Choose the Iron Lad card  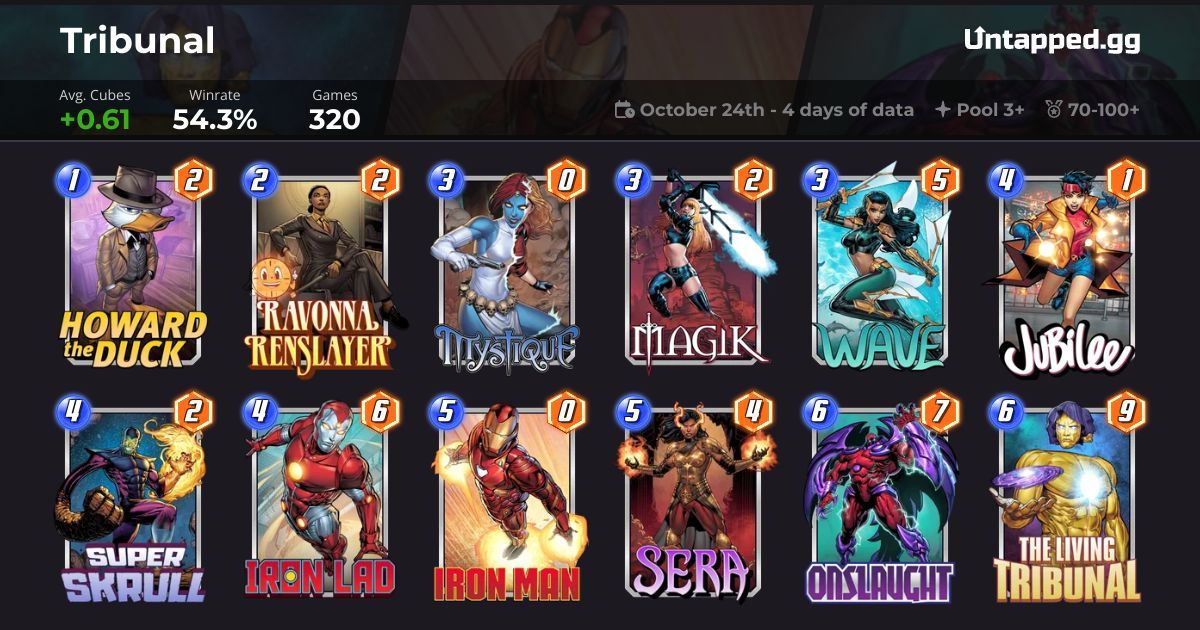(320, 500)
